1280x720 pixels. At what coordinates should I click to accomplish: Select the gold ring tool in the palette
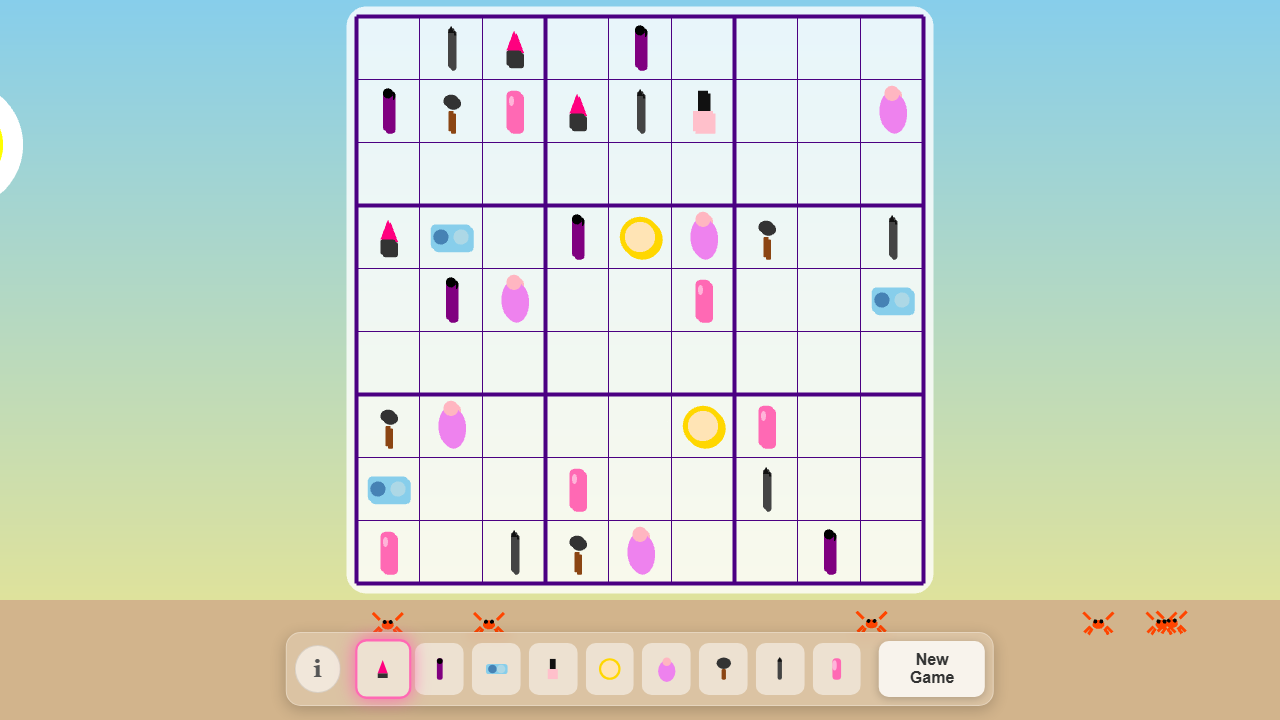[x=610, y=668]
